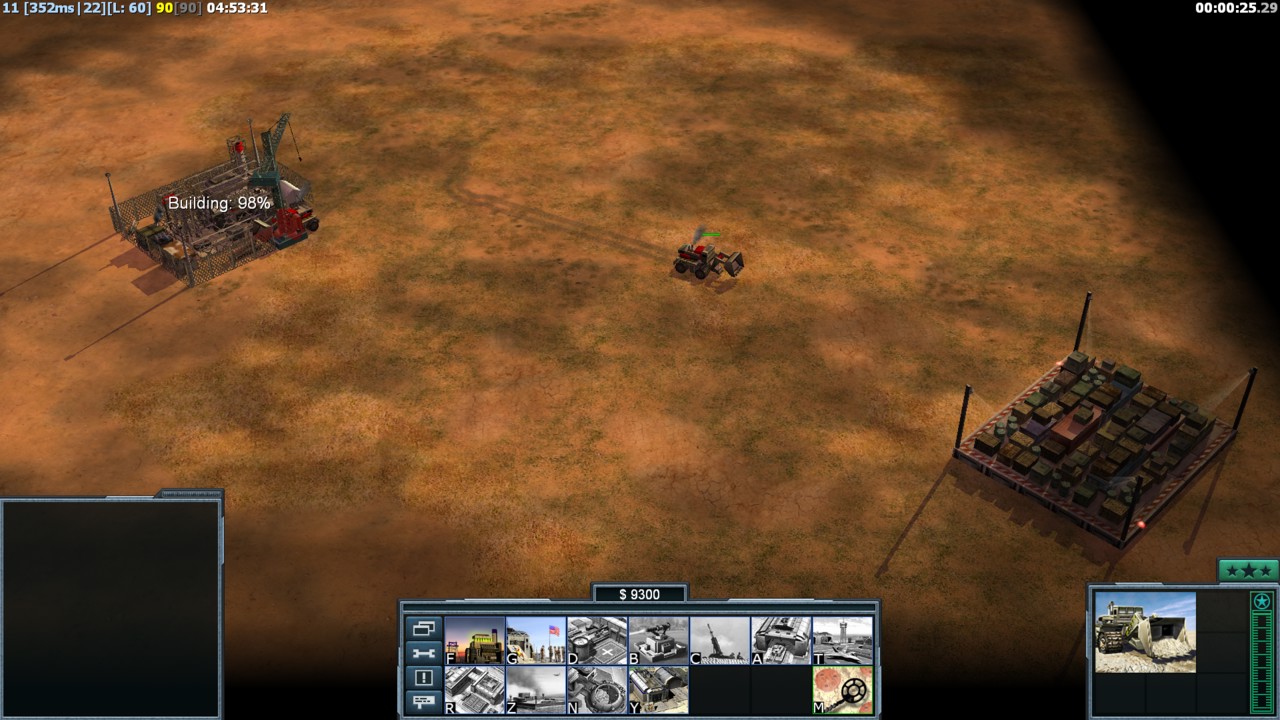Select the round-dome structure icon labeled N
Image resolution: width=1280 pixels, height=720 pixels.
597,690
